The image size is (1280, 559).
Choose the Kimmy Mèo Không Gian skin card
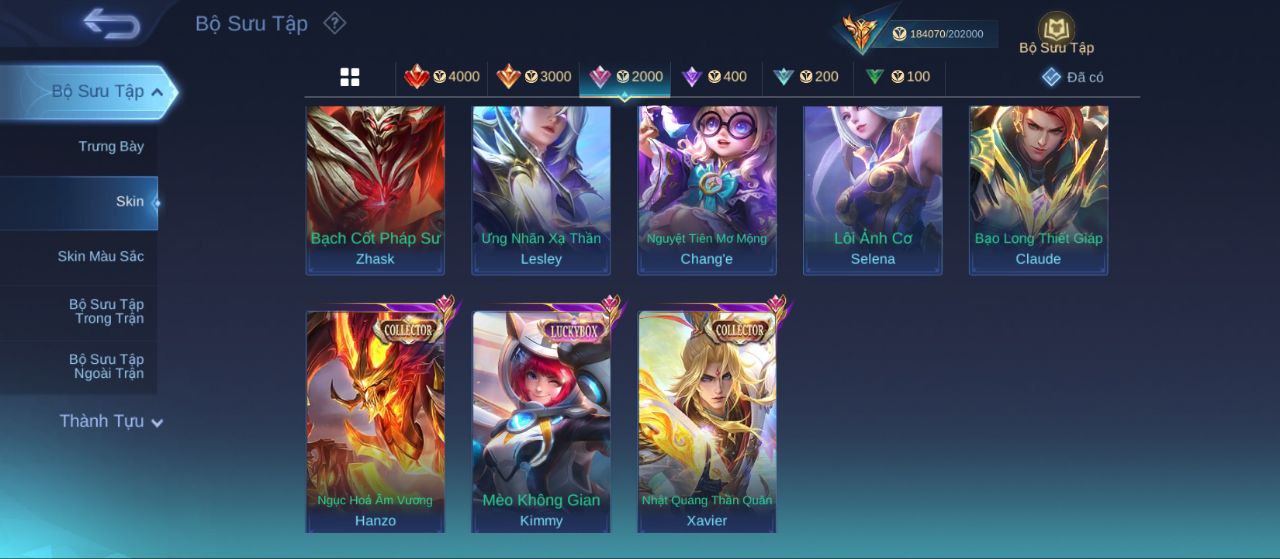[541, 422]
